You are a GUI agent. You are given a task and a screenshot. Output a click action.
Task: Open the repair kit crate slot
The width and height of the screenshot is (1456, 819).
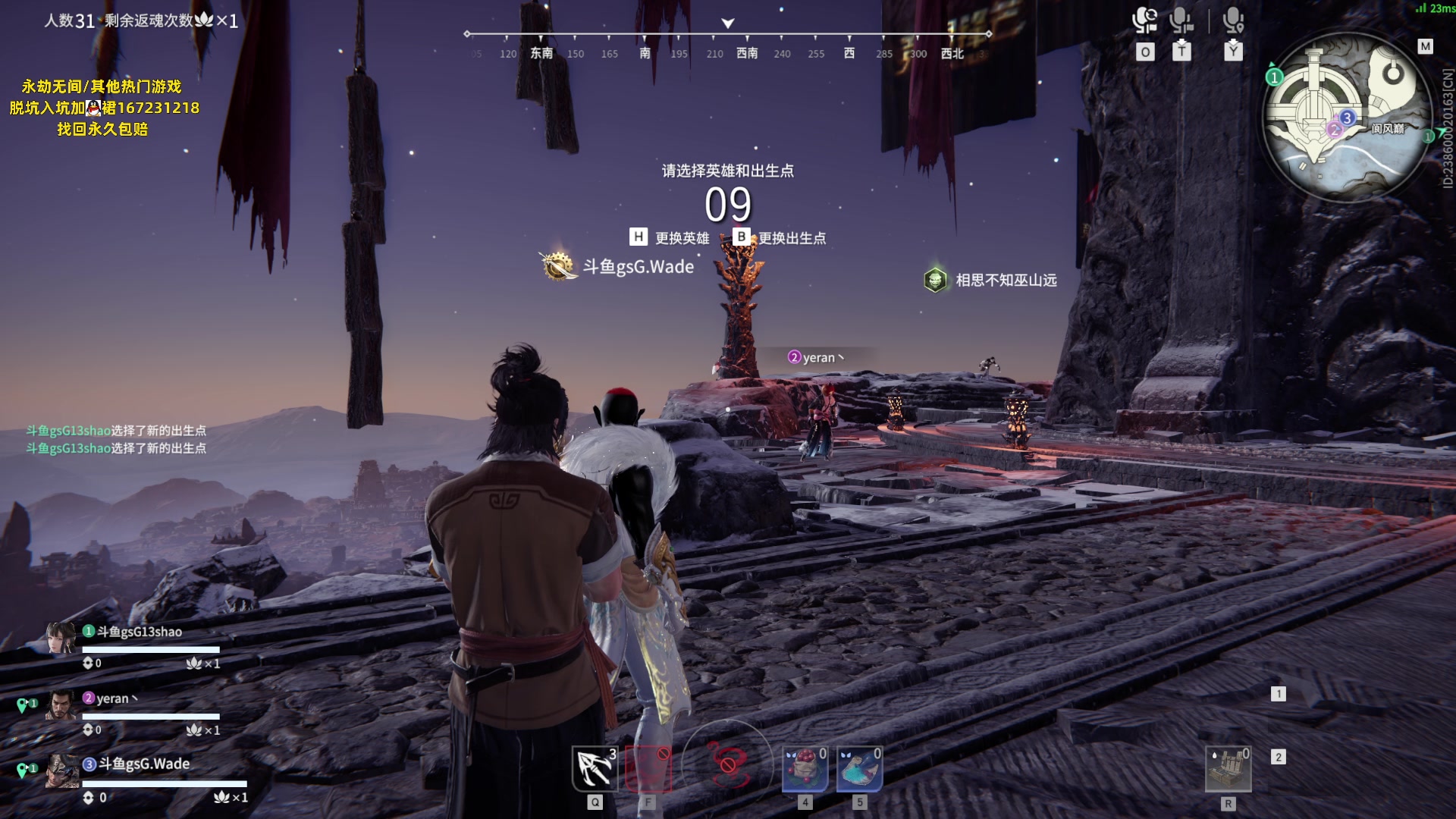tap(1228, 769)
